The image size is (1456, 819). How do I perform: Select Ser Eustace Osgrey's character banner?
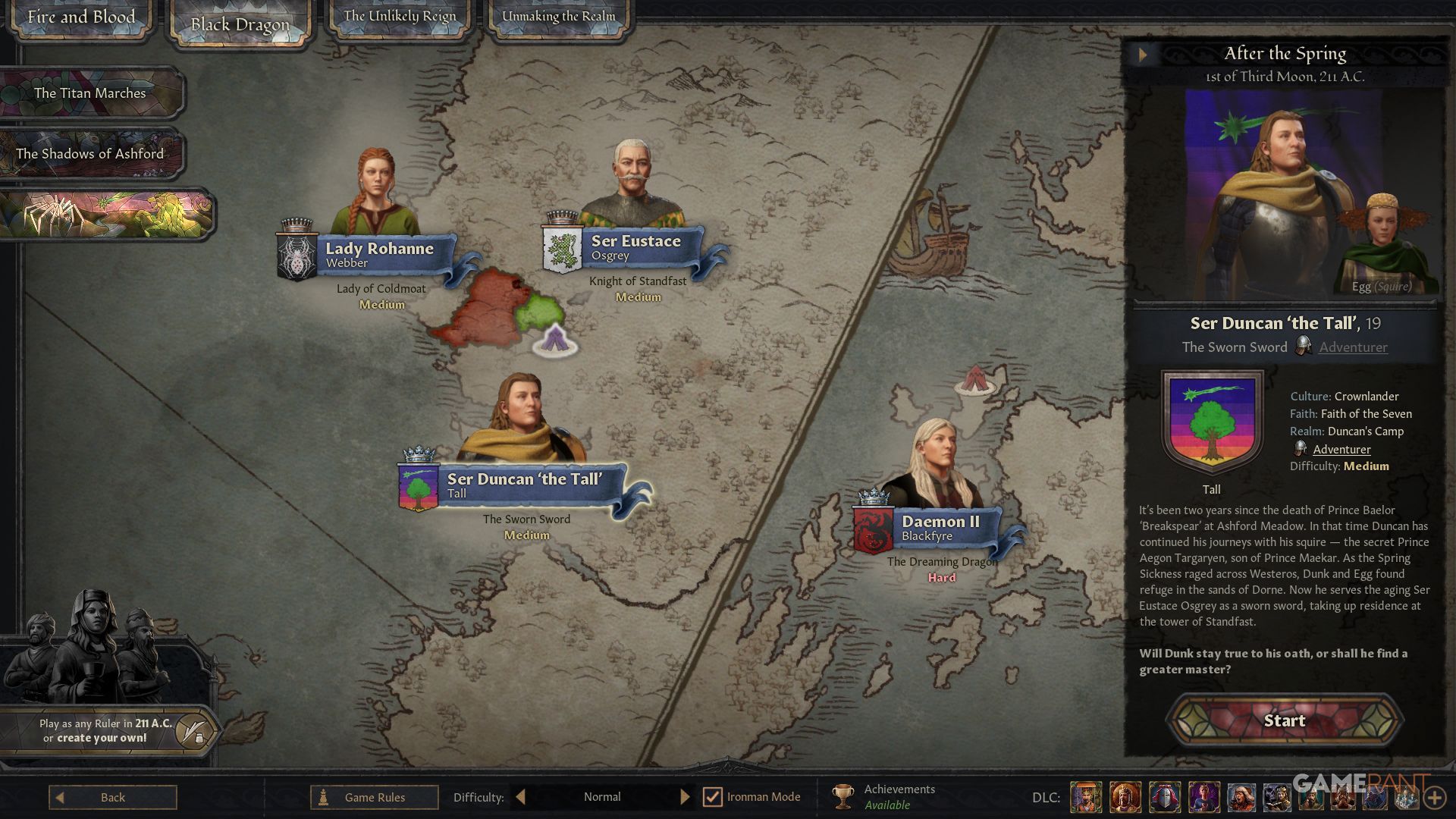635,247
